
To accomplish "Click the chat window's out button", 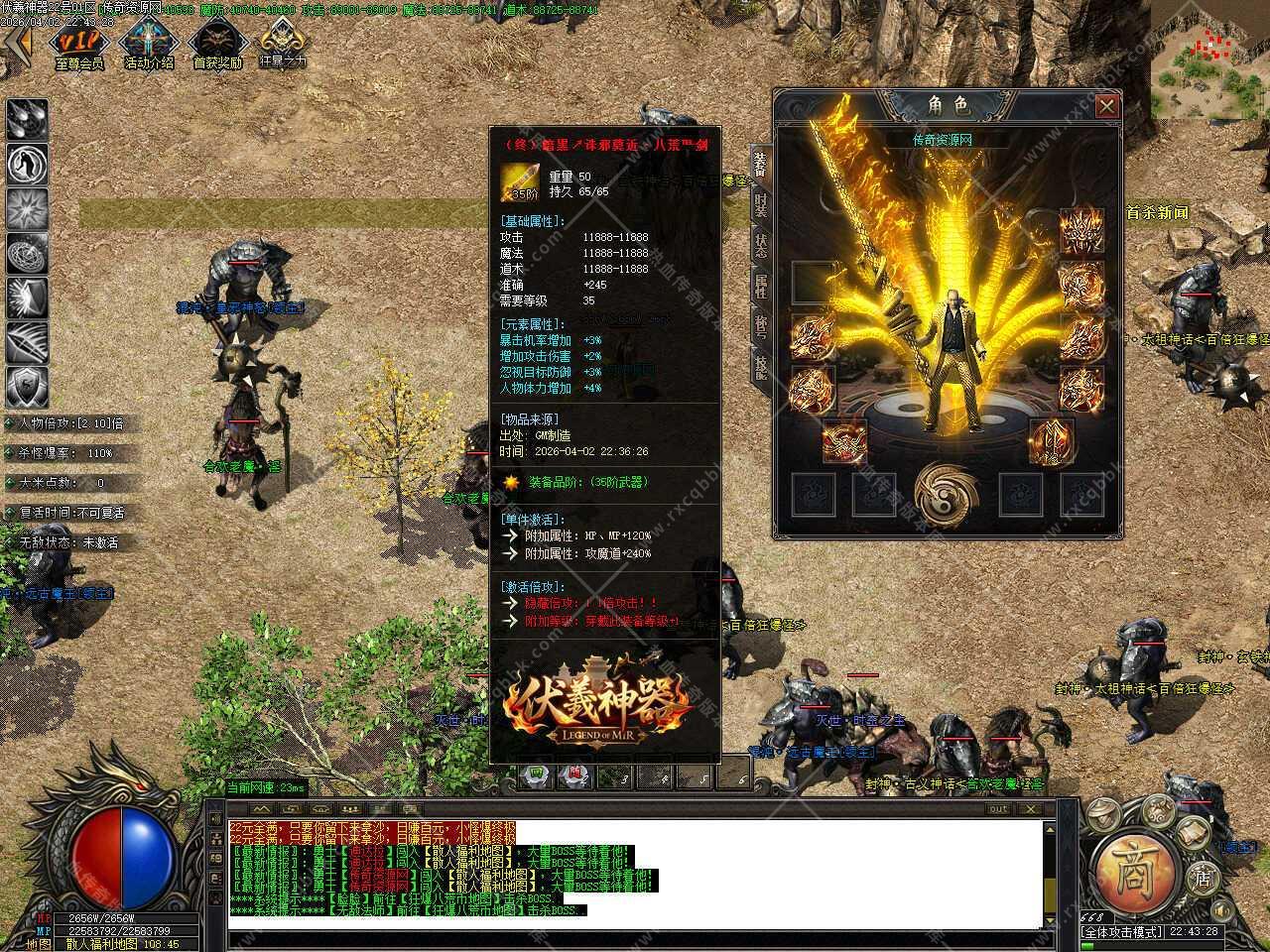I will tap(998, 809).
